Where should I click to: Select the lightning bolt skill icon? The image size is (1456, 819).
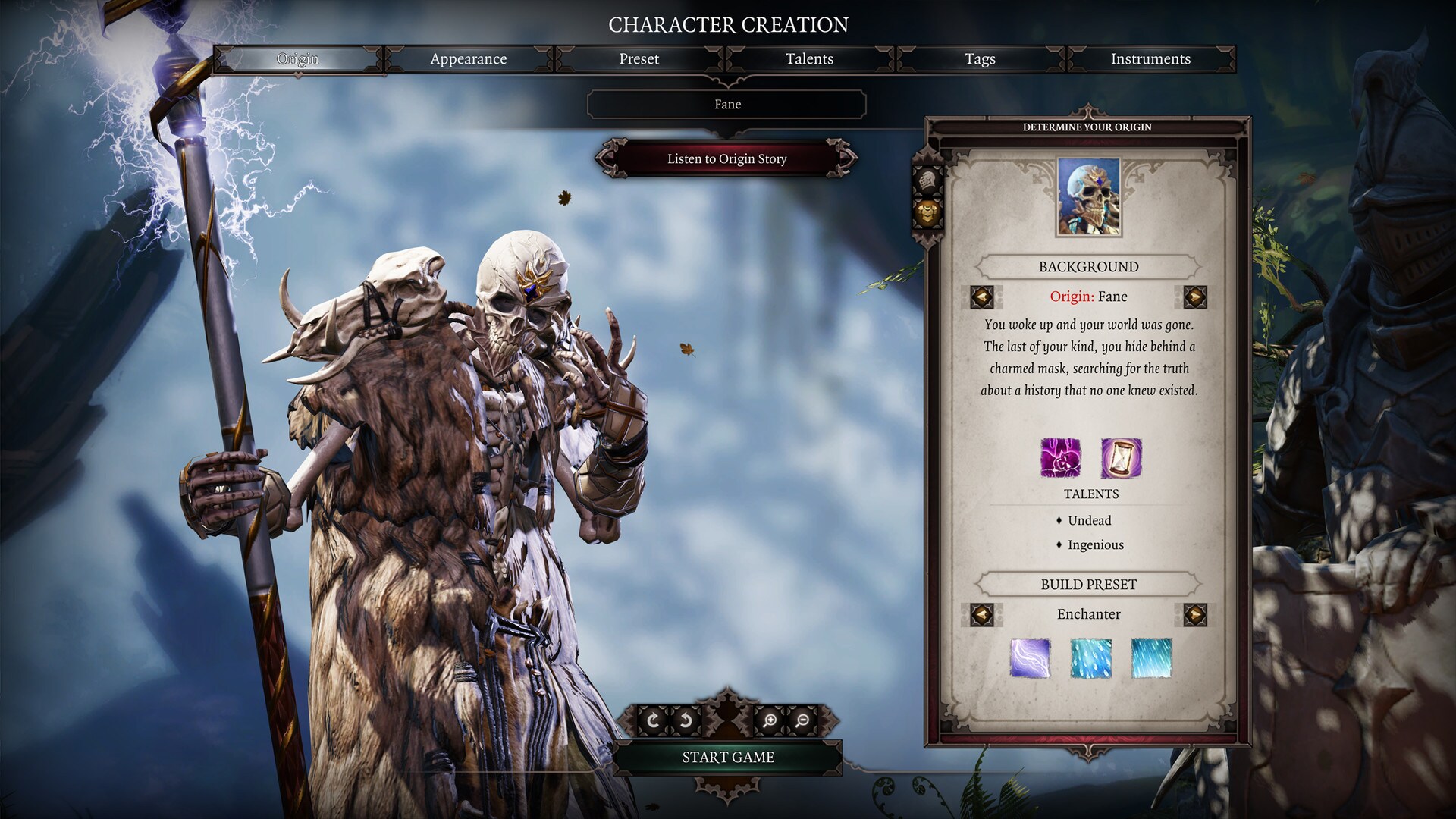point(1030,657)
